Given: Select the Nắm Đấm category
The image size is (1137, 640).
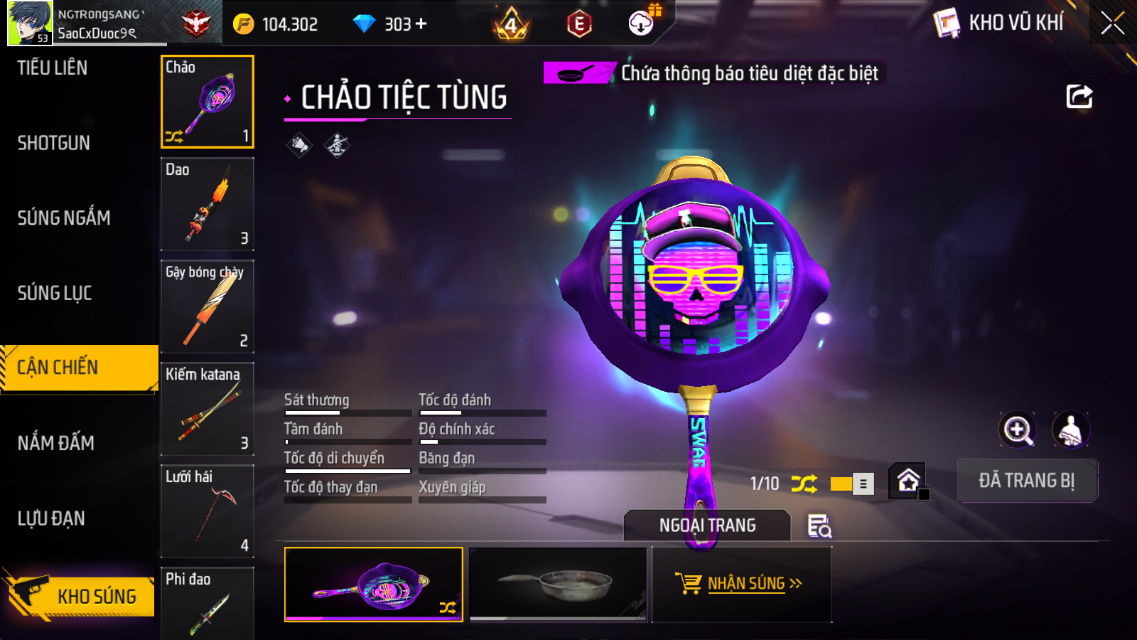Looking at the screenshot, I should click(56, 442).
